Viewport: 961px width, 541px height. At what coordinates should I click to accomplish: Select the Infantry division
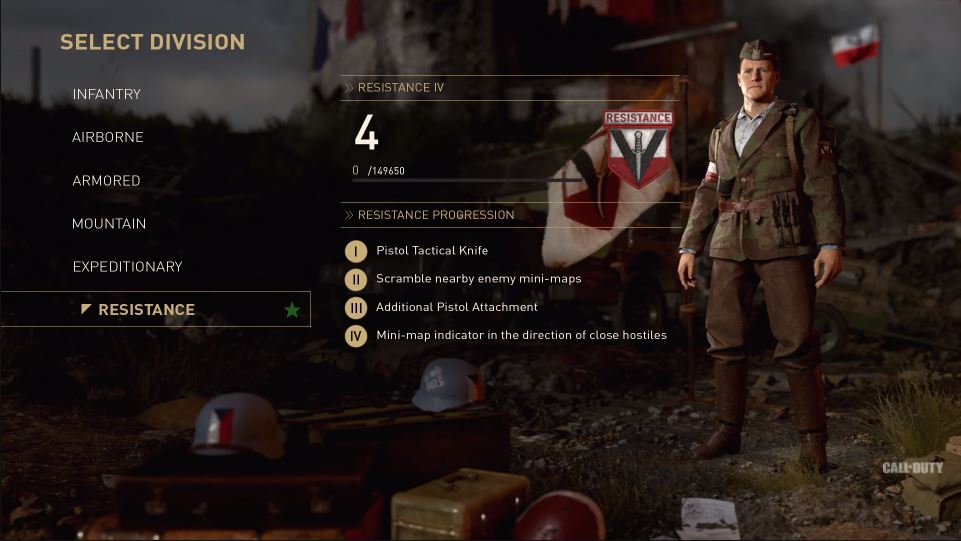pos(106,94)
